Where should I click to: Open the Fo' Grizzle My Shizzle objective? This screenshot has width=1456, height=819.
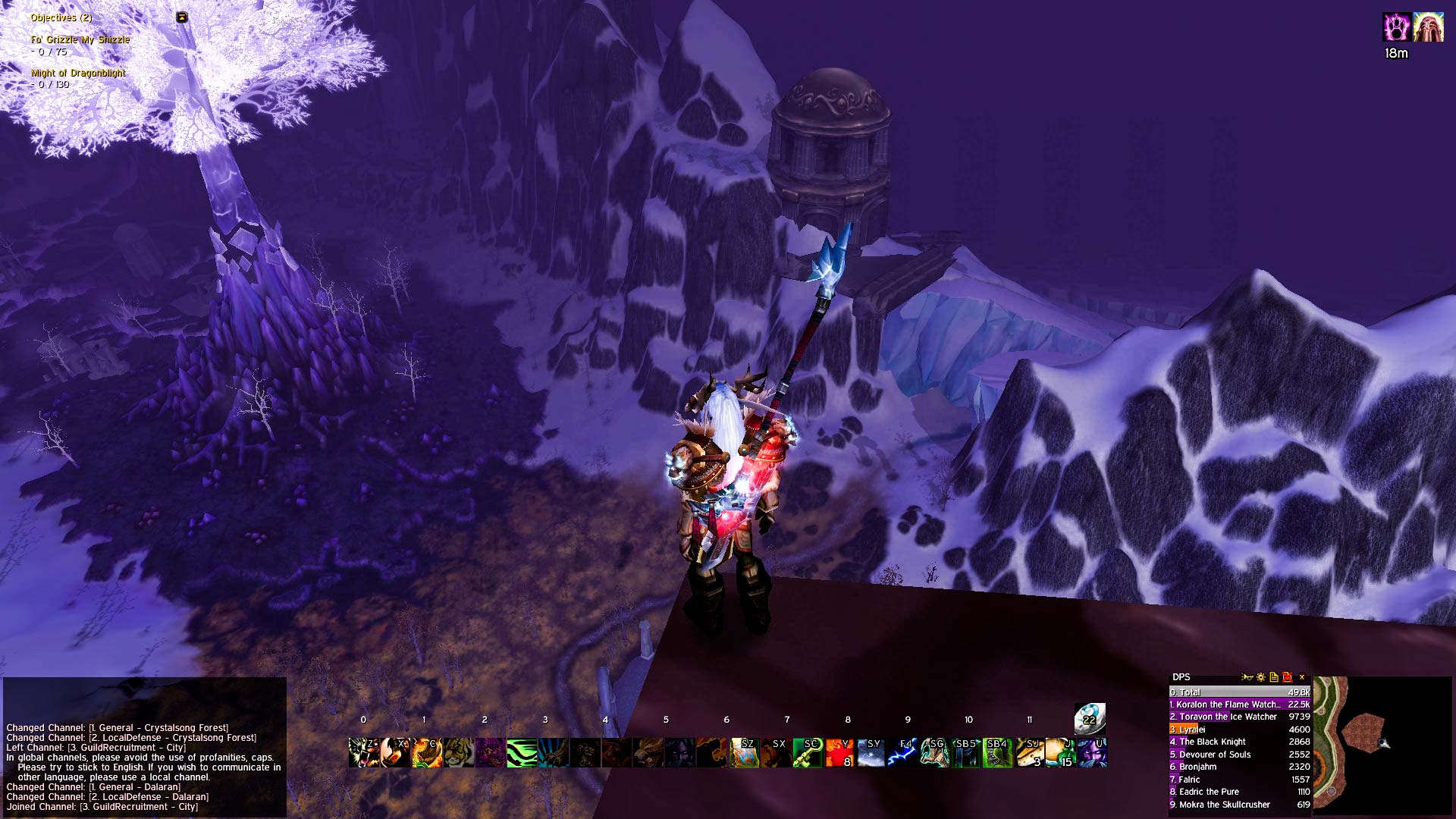pos(80,39)
